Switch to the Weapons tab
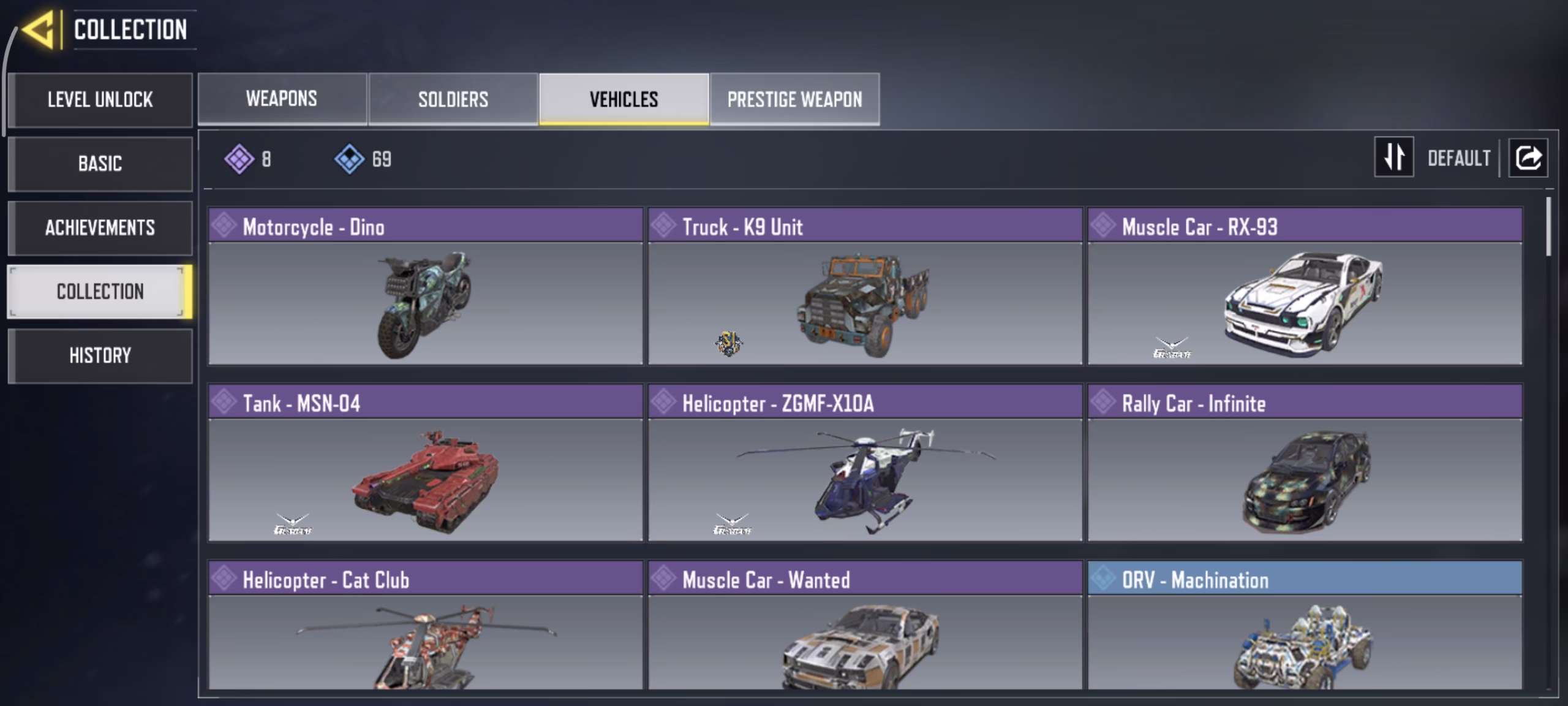This screenshot has height=706, width=1568. click(282, 99)
